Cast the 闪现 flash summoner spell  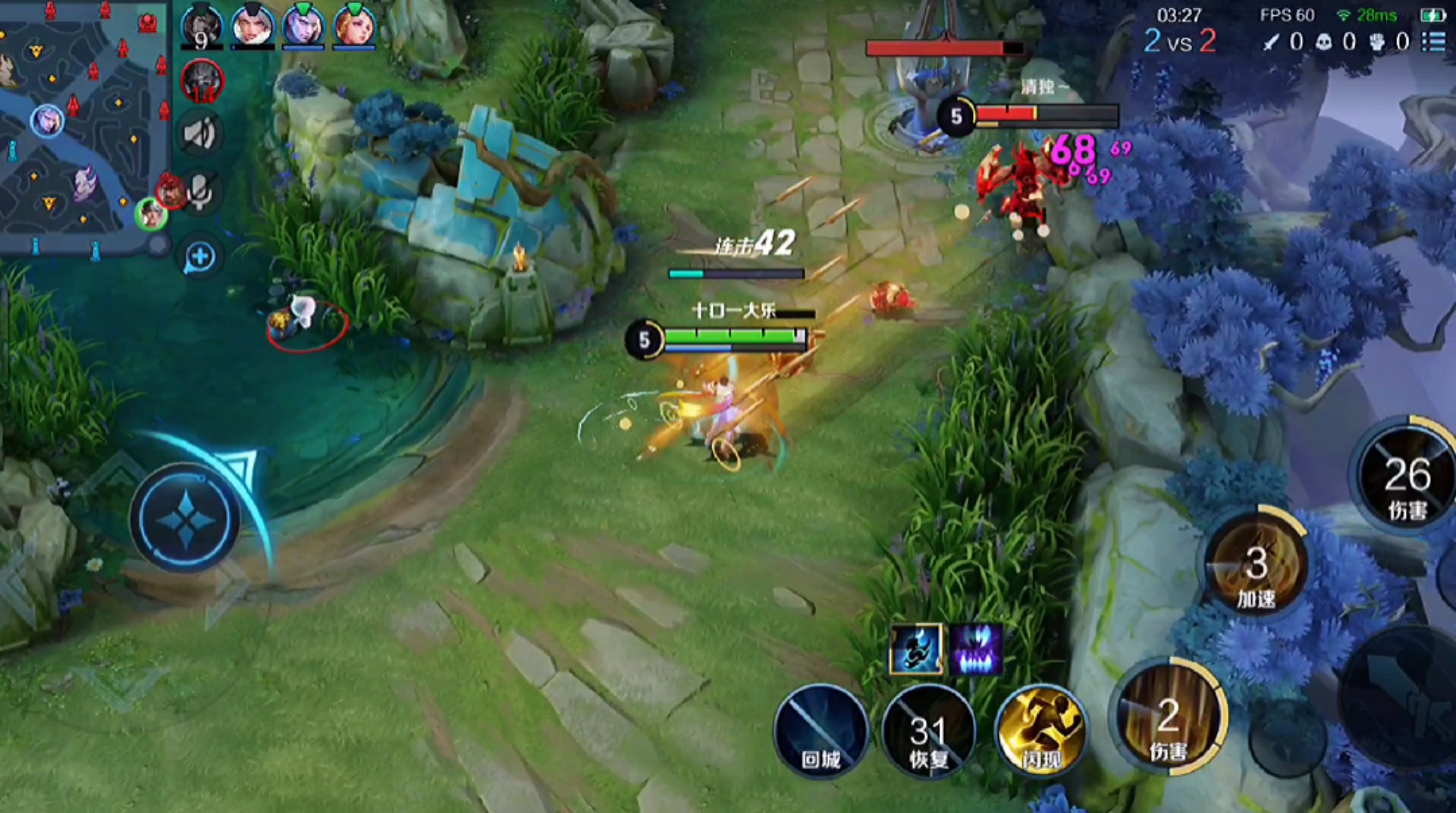[x=1041, y=731]
